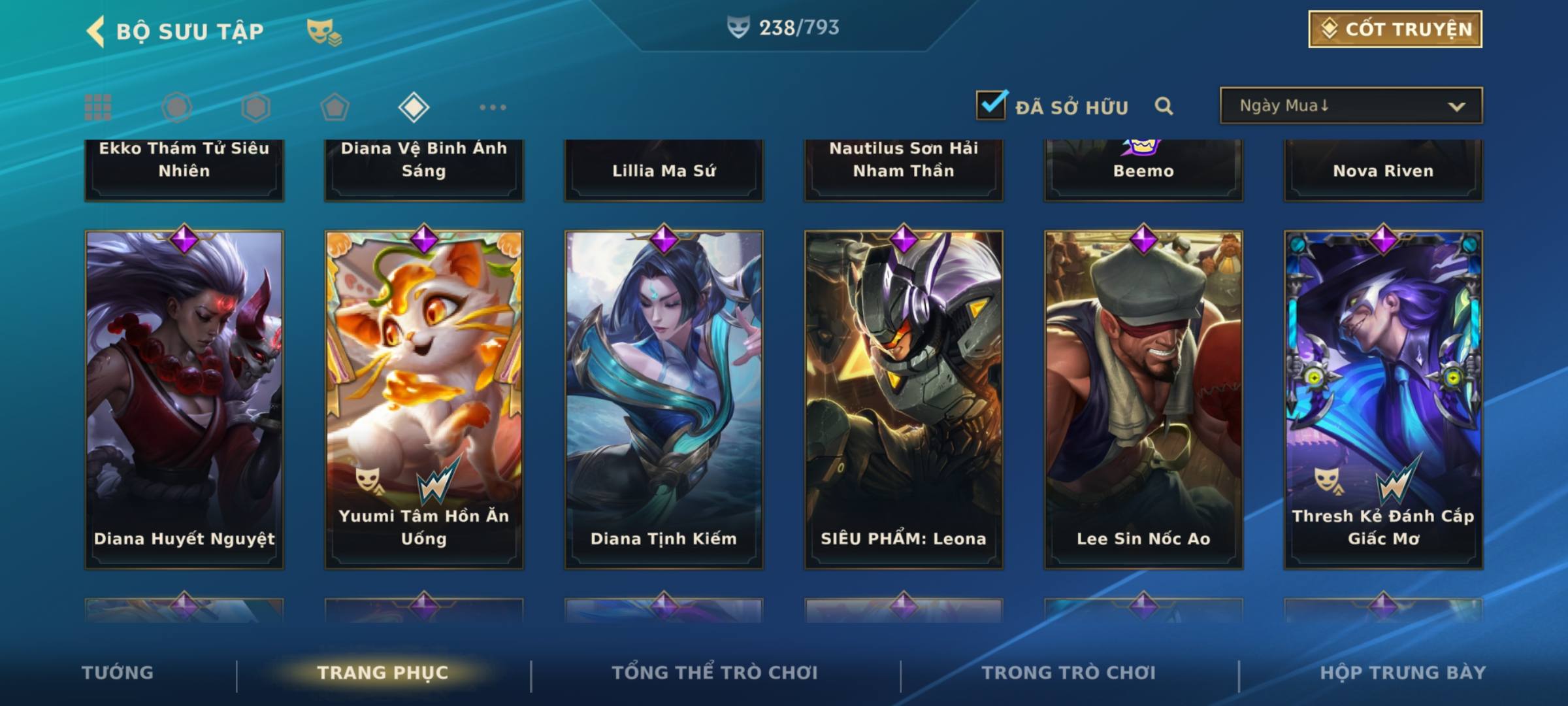The width and height of the screenshot is (1568, 706).
Task: Open the Cốt Truyện button
Action: [x=1395, y=29]
